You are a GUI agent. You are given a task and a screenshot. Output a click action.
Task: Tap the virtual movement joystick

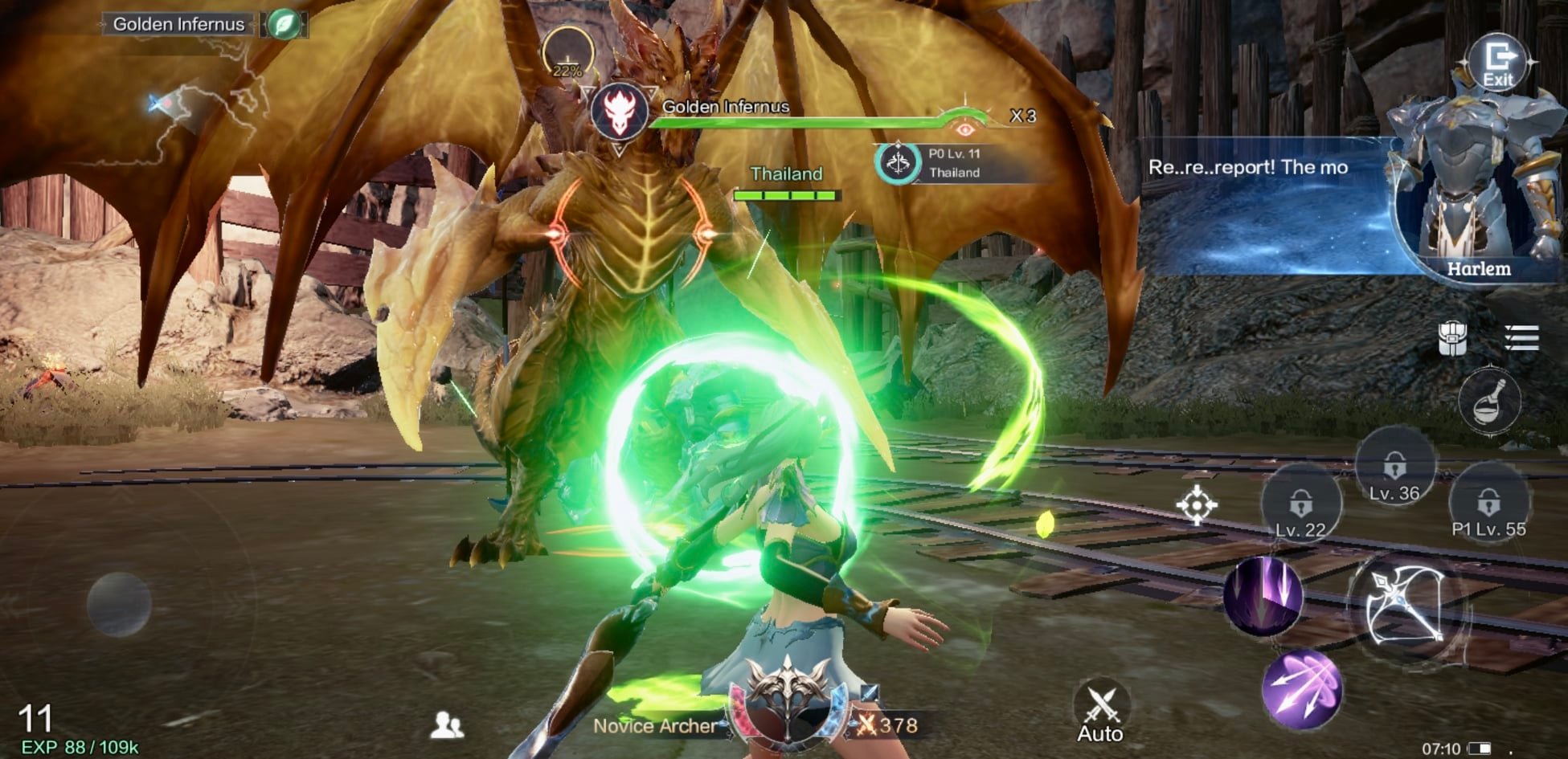coord(119,605)
